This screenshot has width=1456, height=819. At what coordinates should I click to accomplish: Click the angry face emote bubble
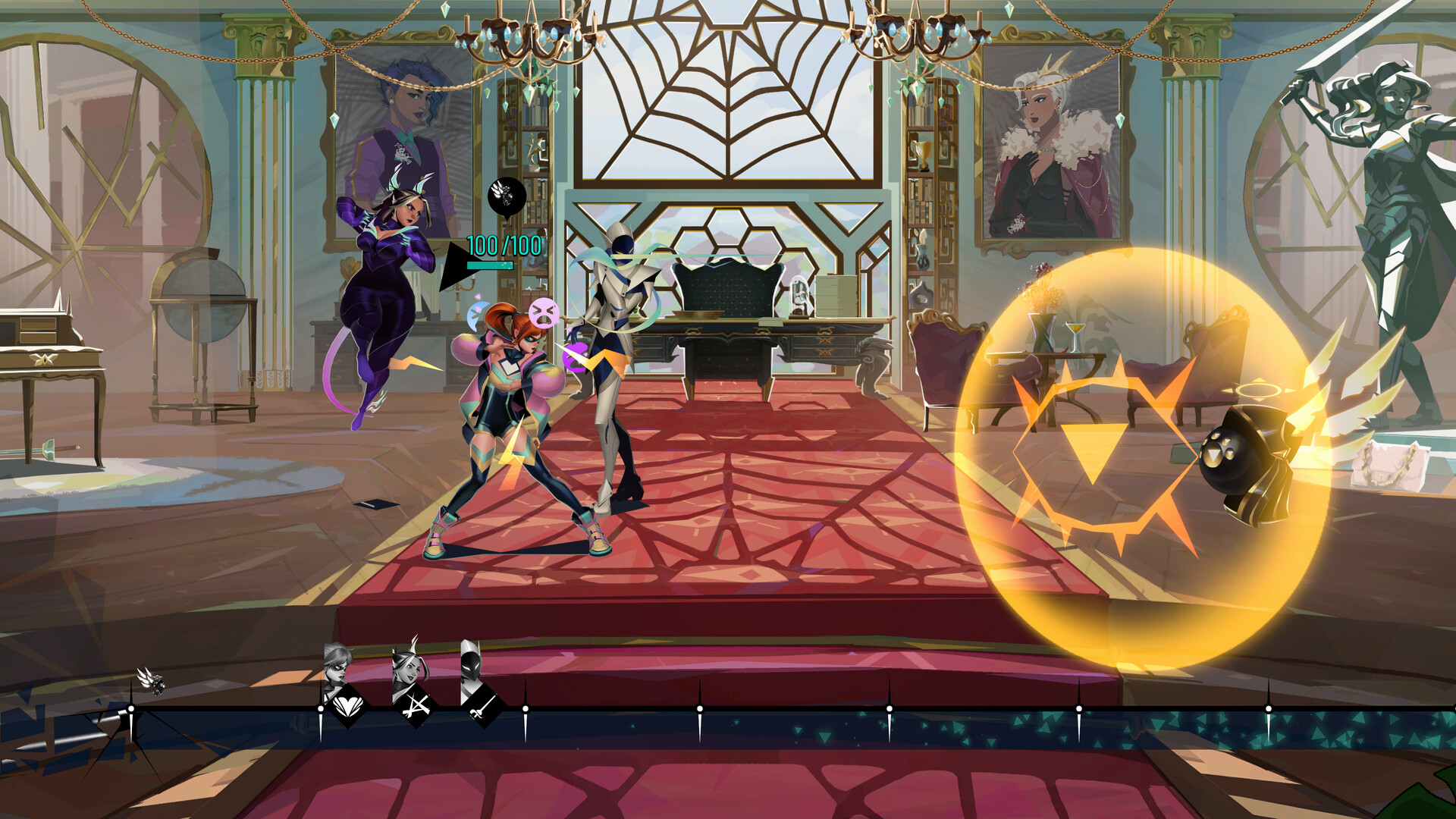pyautogui.click(x=543, y=312)
